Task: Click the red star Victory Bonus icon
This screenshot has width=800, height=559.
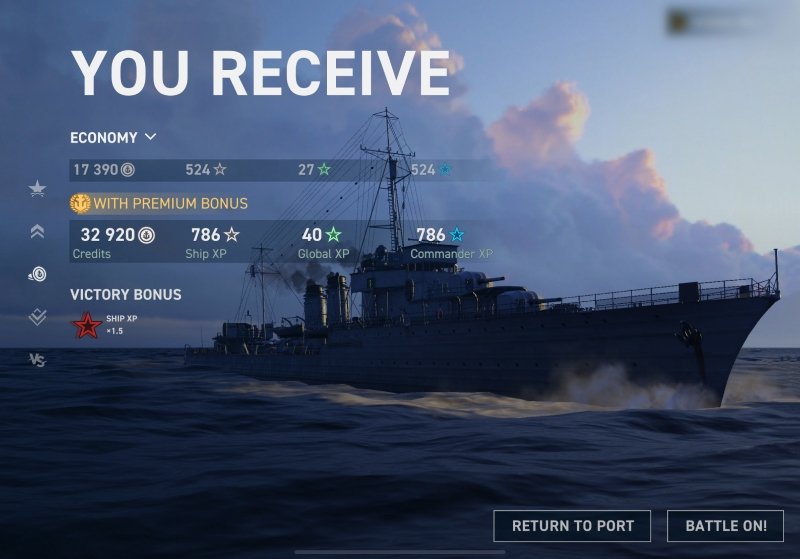Action: click(x=86, y=326)
